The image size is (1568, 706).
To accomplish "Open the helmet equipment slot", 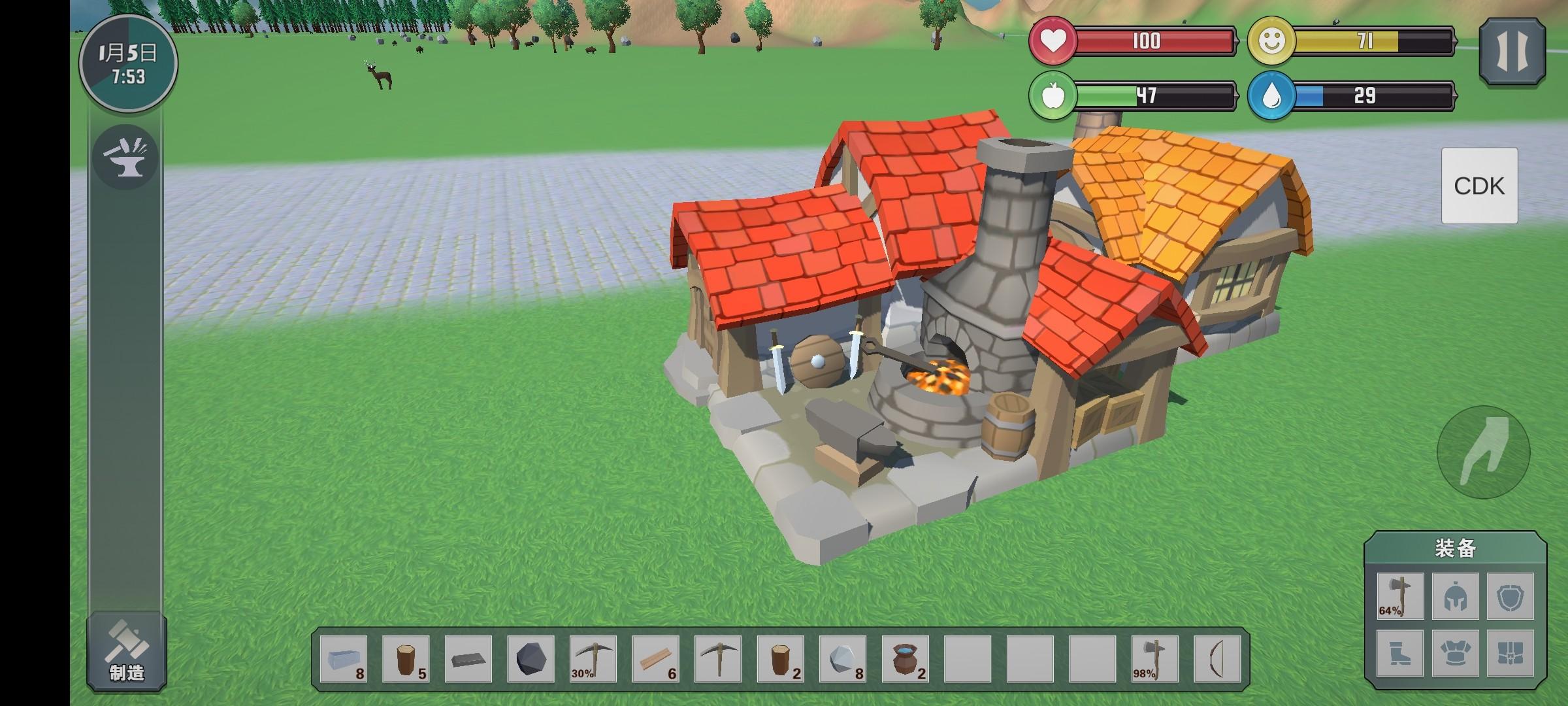I will click(x=1456, y=596).
